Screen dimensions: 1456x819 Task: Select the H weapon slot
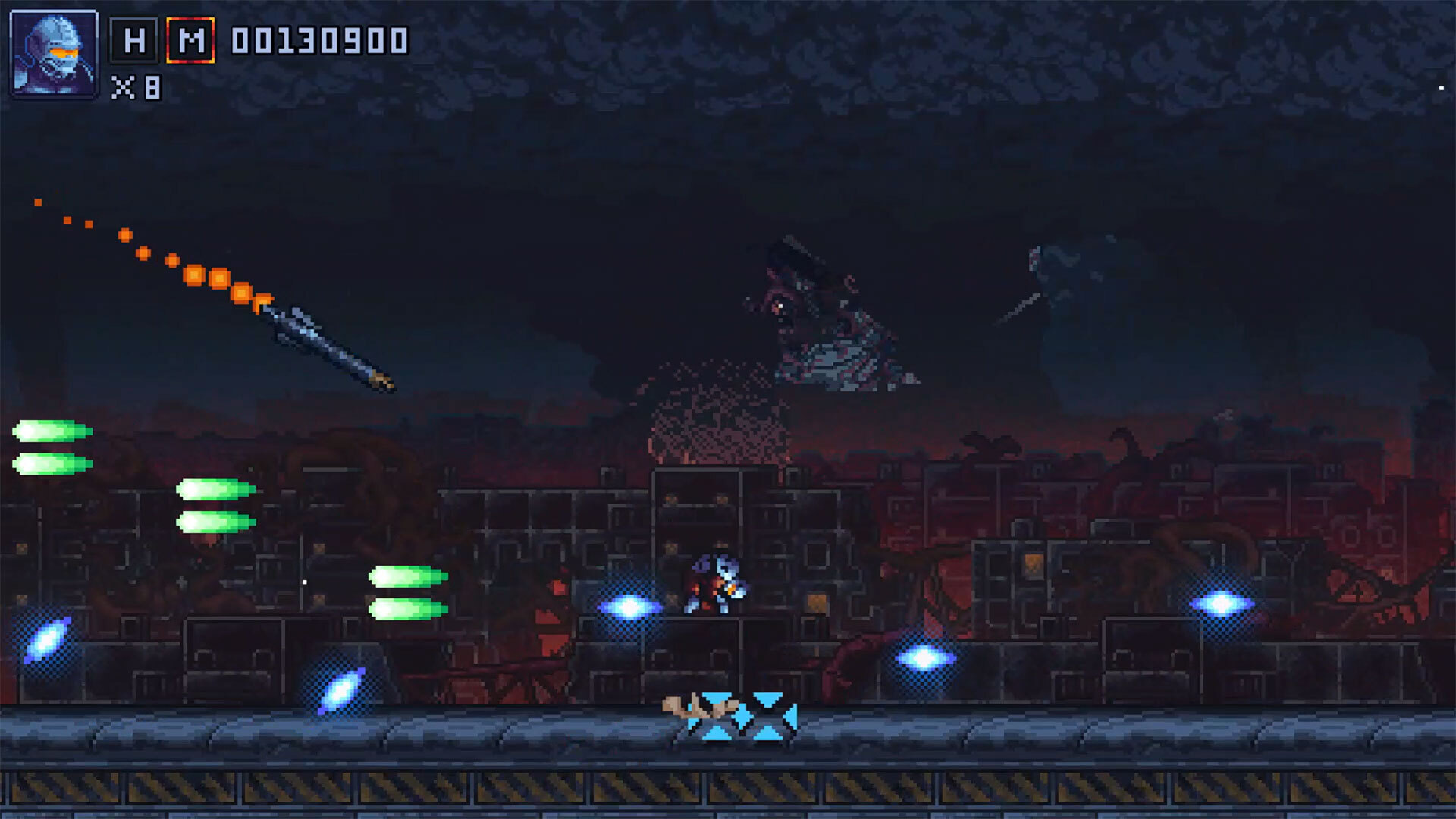(x=134, y=40)
